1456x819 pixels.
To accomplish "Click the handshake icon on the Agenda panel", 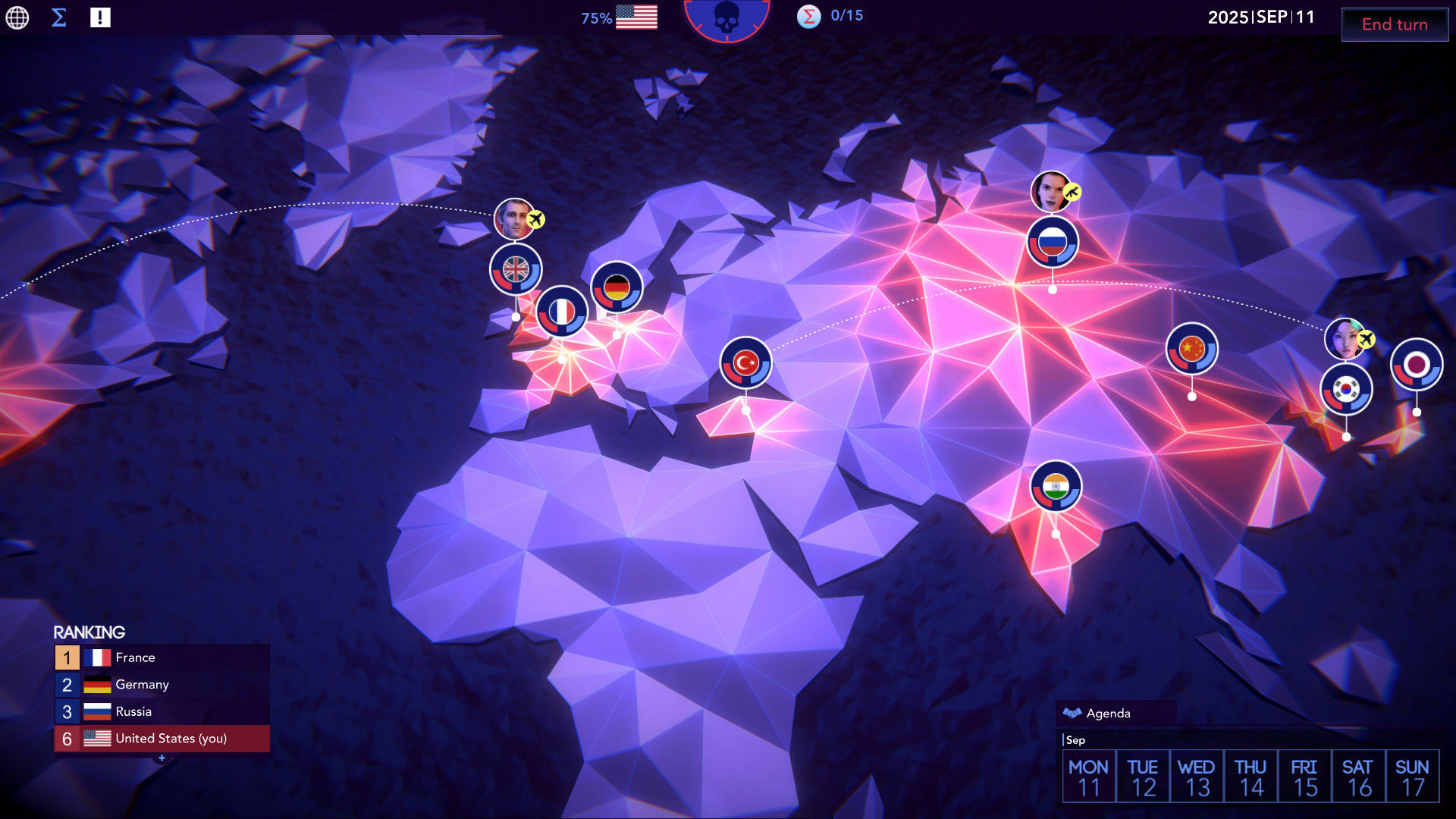I will click(1072, 713).
